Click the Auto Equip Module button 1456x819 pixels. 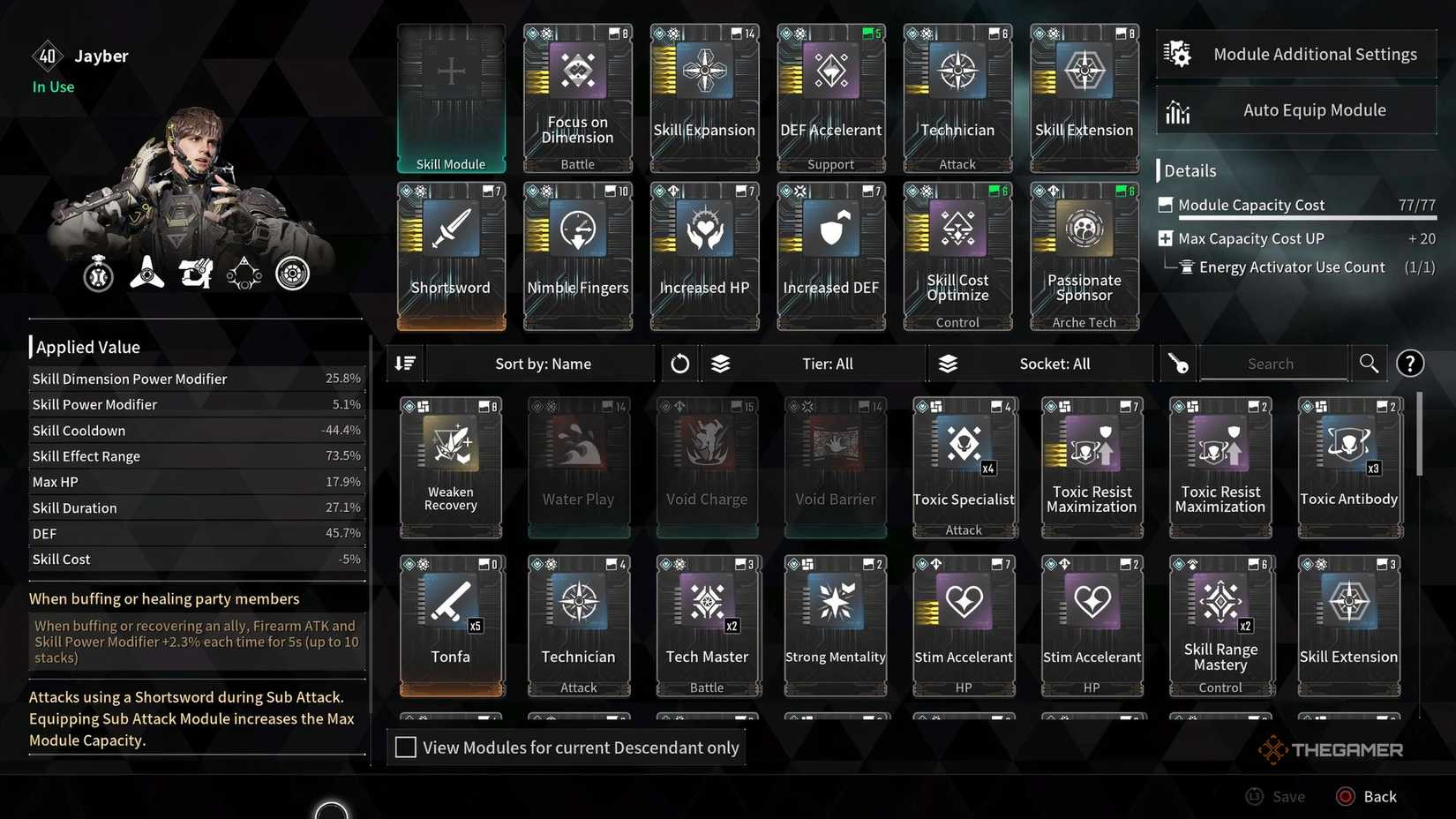click(x=1295, y=109)
